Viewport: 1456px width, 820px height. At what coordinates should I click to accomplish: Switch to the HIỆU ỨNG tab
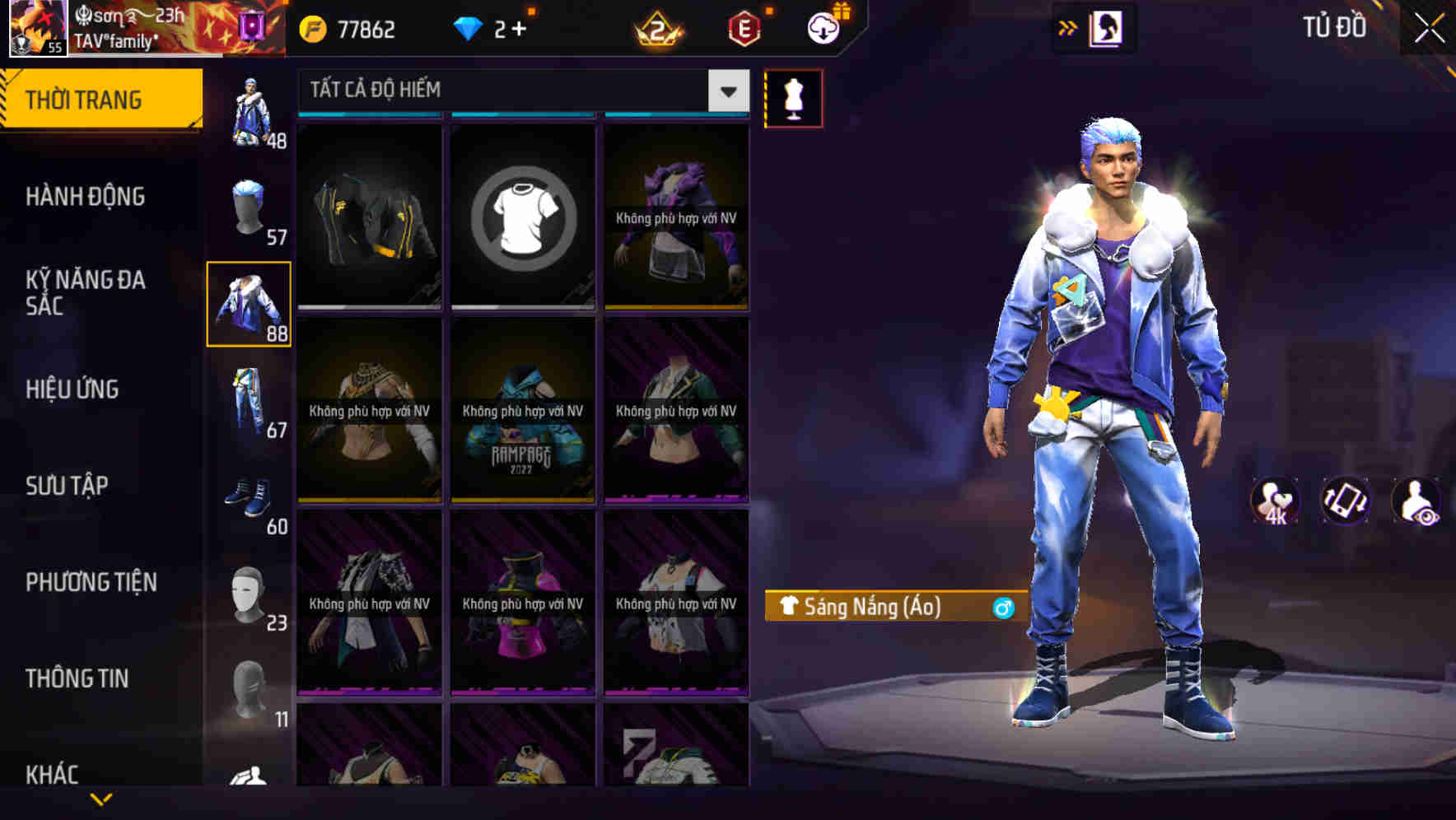click(x=72, y=389)
